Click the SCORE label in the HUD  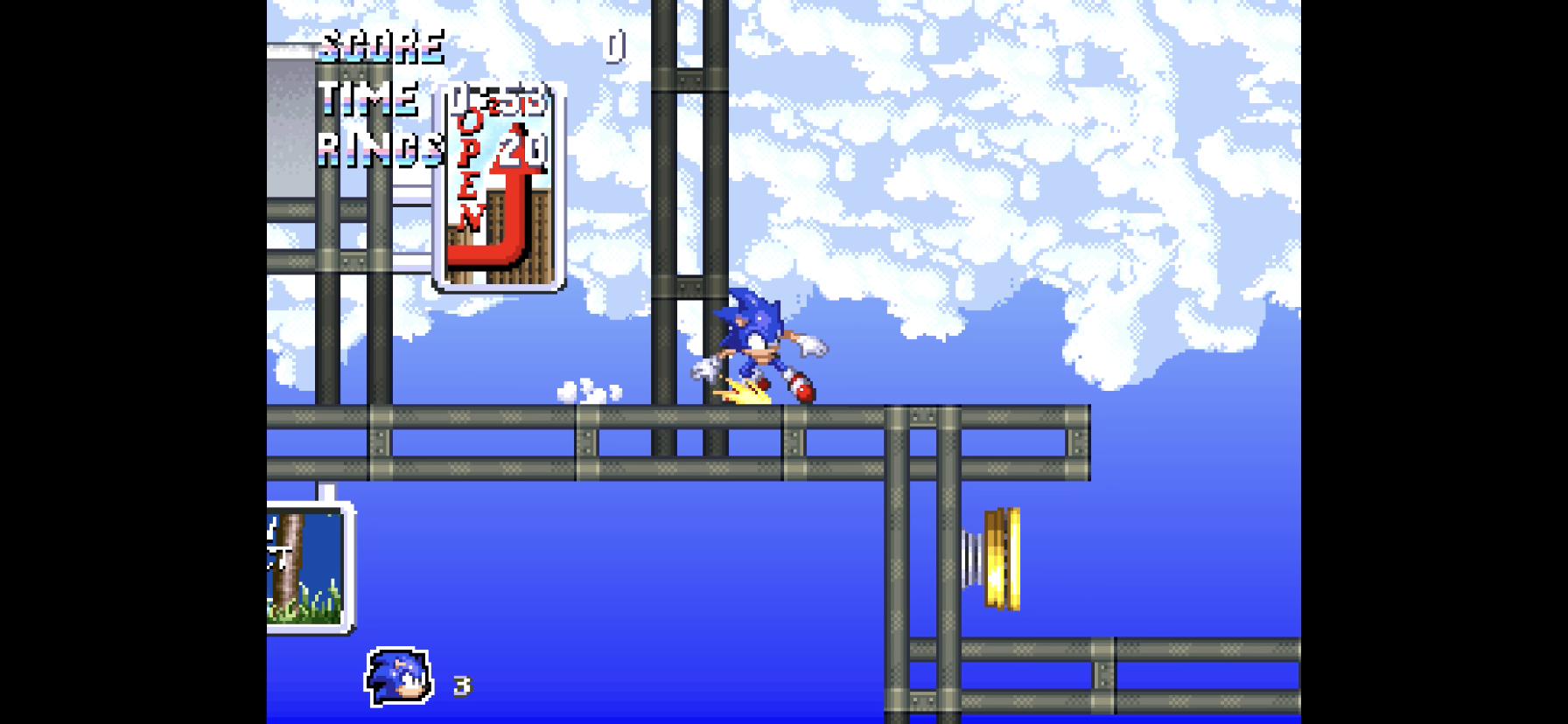[x=381, y=45]
